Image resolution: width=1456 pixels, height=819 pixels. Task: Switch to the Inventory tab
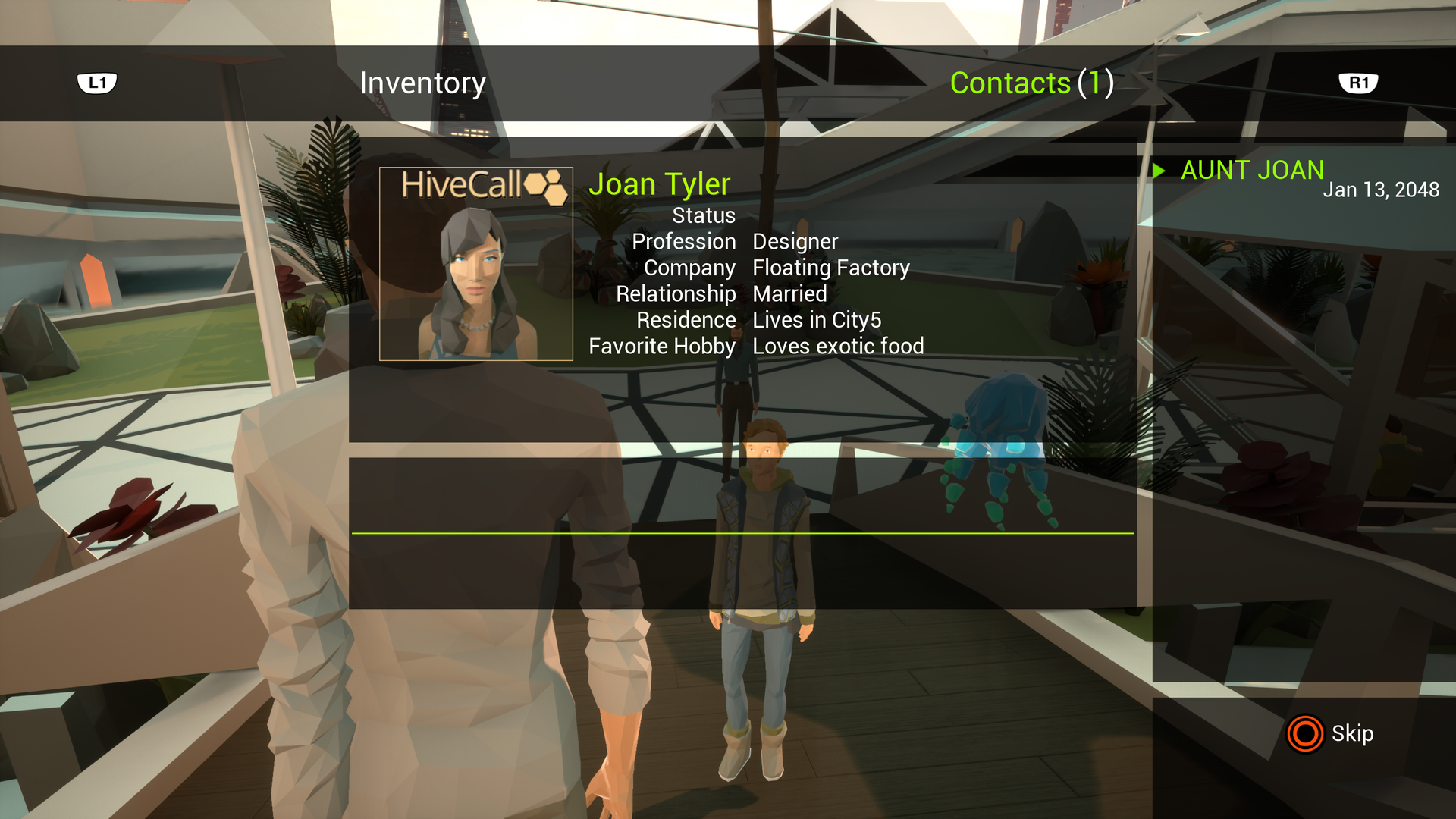[x=423, y=83]
